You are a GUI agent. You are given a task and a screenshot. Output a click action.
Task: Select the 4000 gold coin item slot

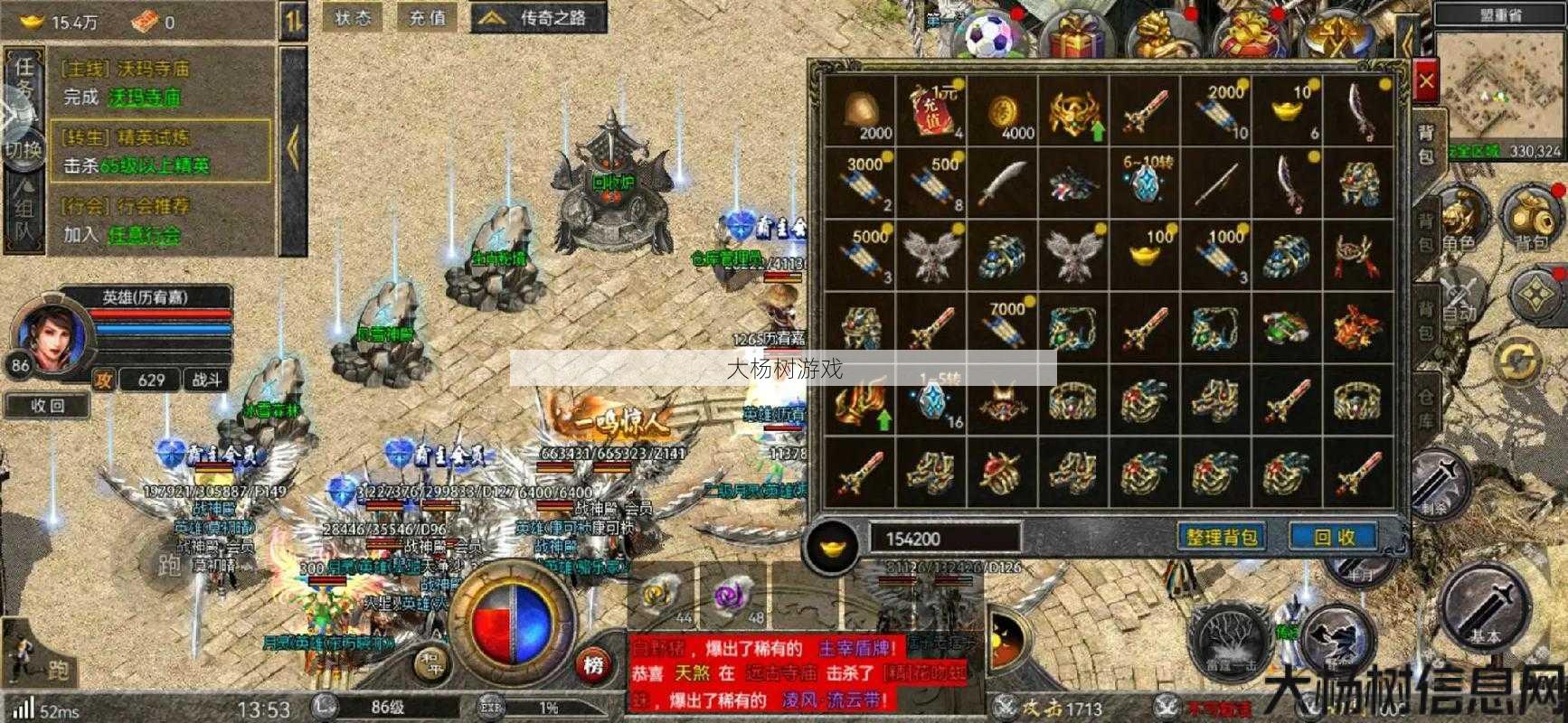[1003, 111]
